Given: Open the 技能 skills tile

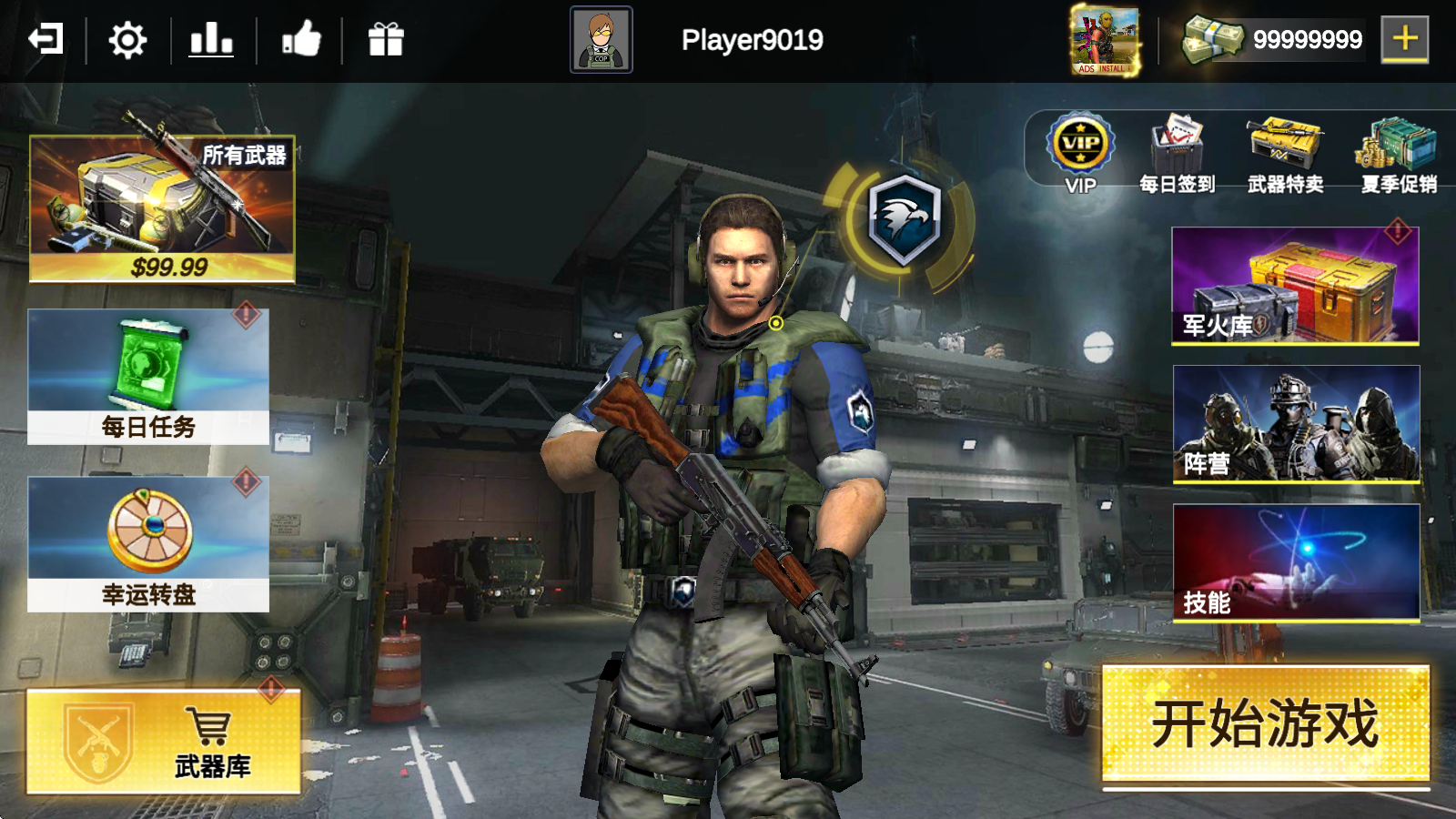Looking at the screenshot, I should click(x=1296, y=562).
